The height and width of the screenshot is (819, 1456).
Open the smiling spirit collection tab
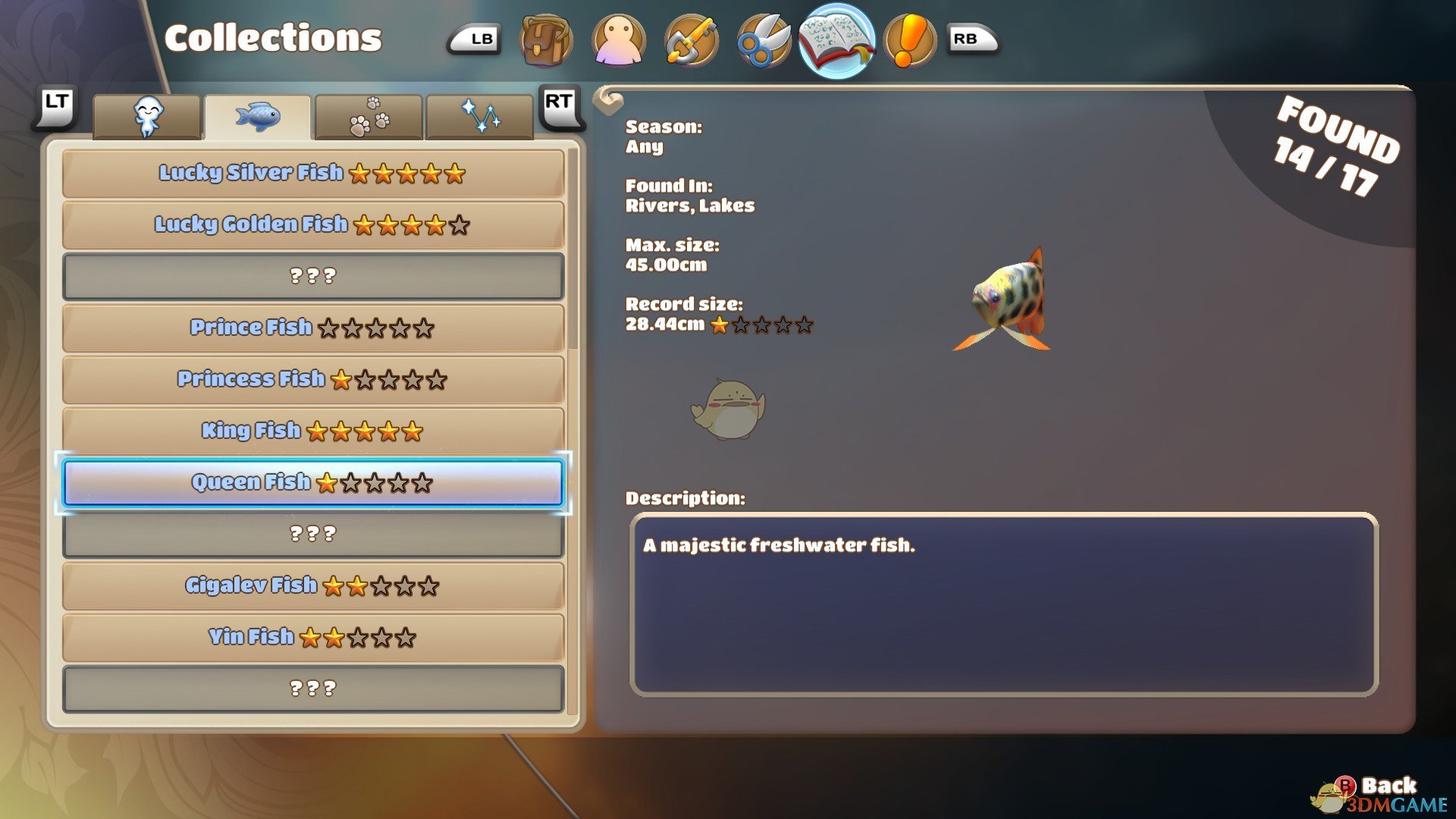coord(147,118)
